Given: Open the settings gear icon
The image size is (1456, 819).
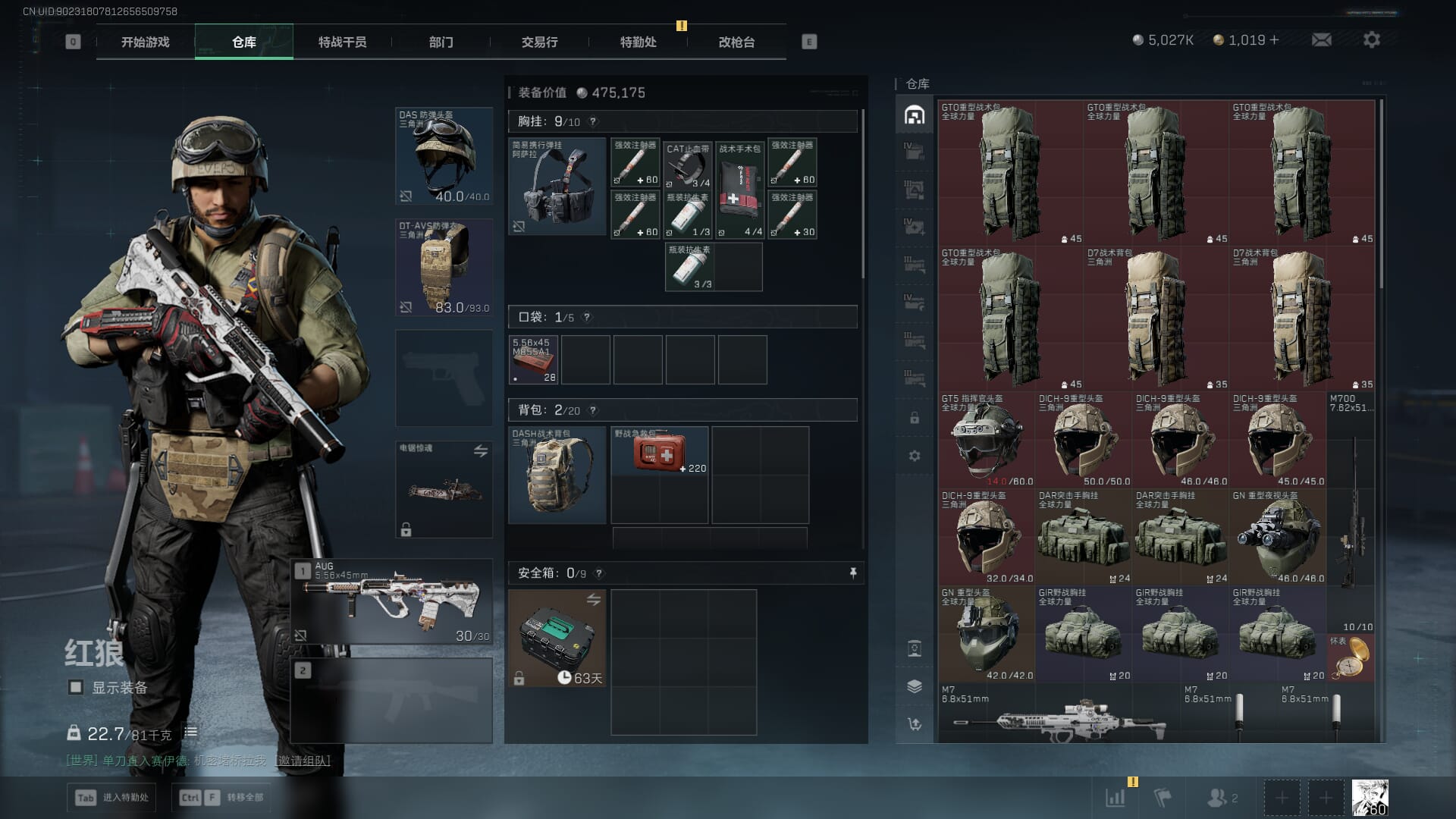Looking at the screenshot, I should 1371,40.
